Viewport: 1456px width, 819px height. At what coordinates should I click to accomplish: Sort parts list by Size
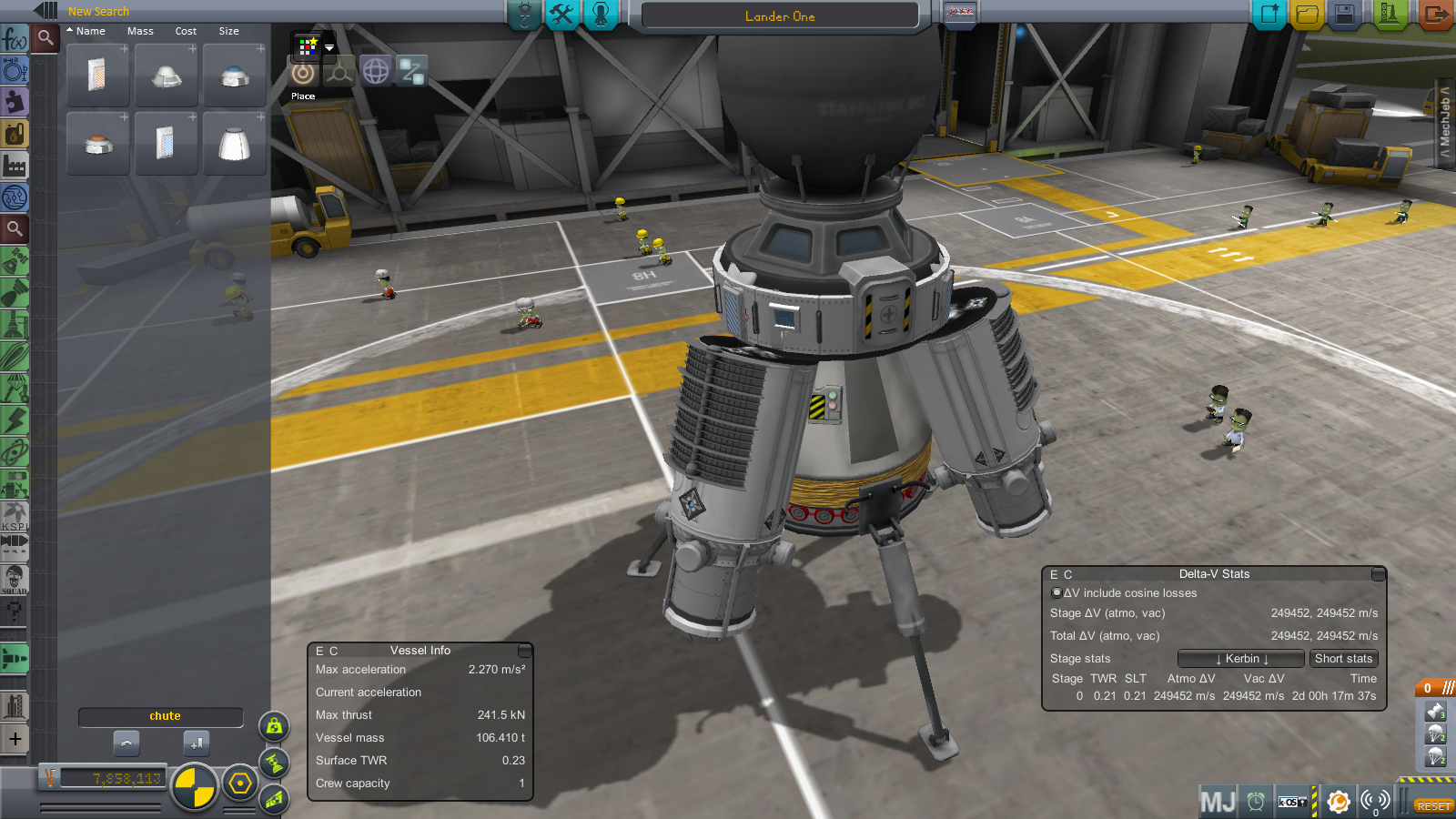coord(228,31)
